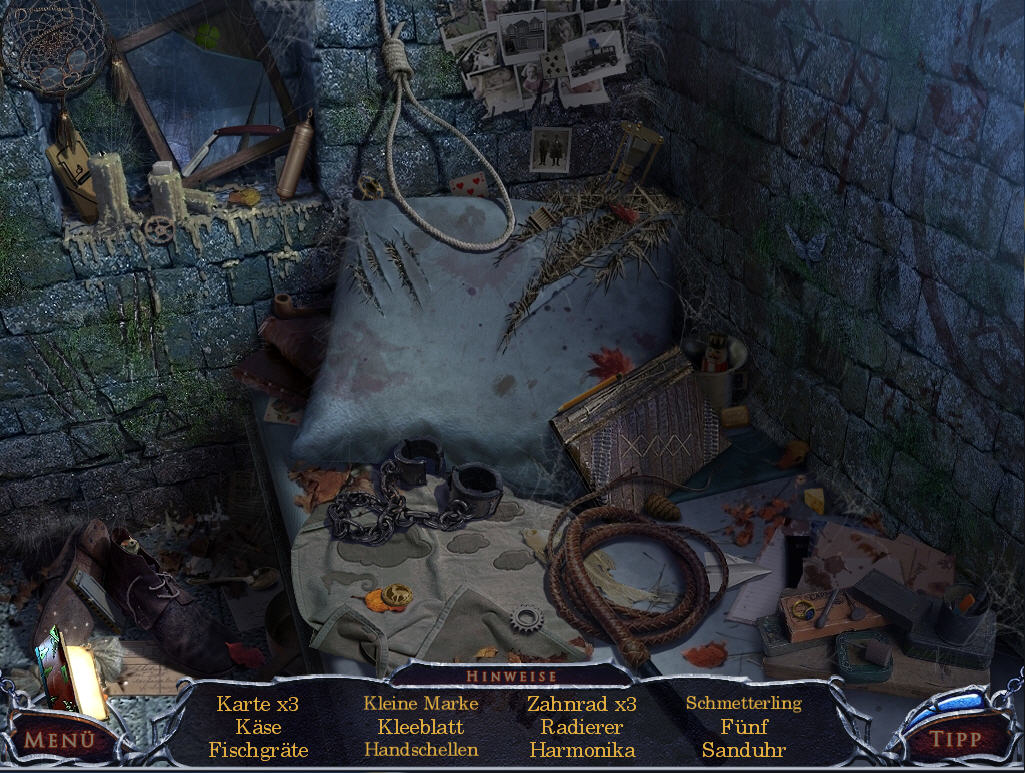This screenshot has height=773, width=1025.
Task: Select the 'Kleine Marke' entry
Action: (x=421, y=704)
